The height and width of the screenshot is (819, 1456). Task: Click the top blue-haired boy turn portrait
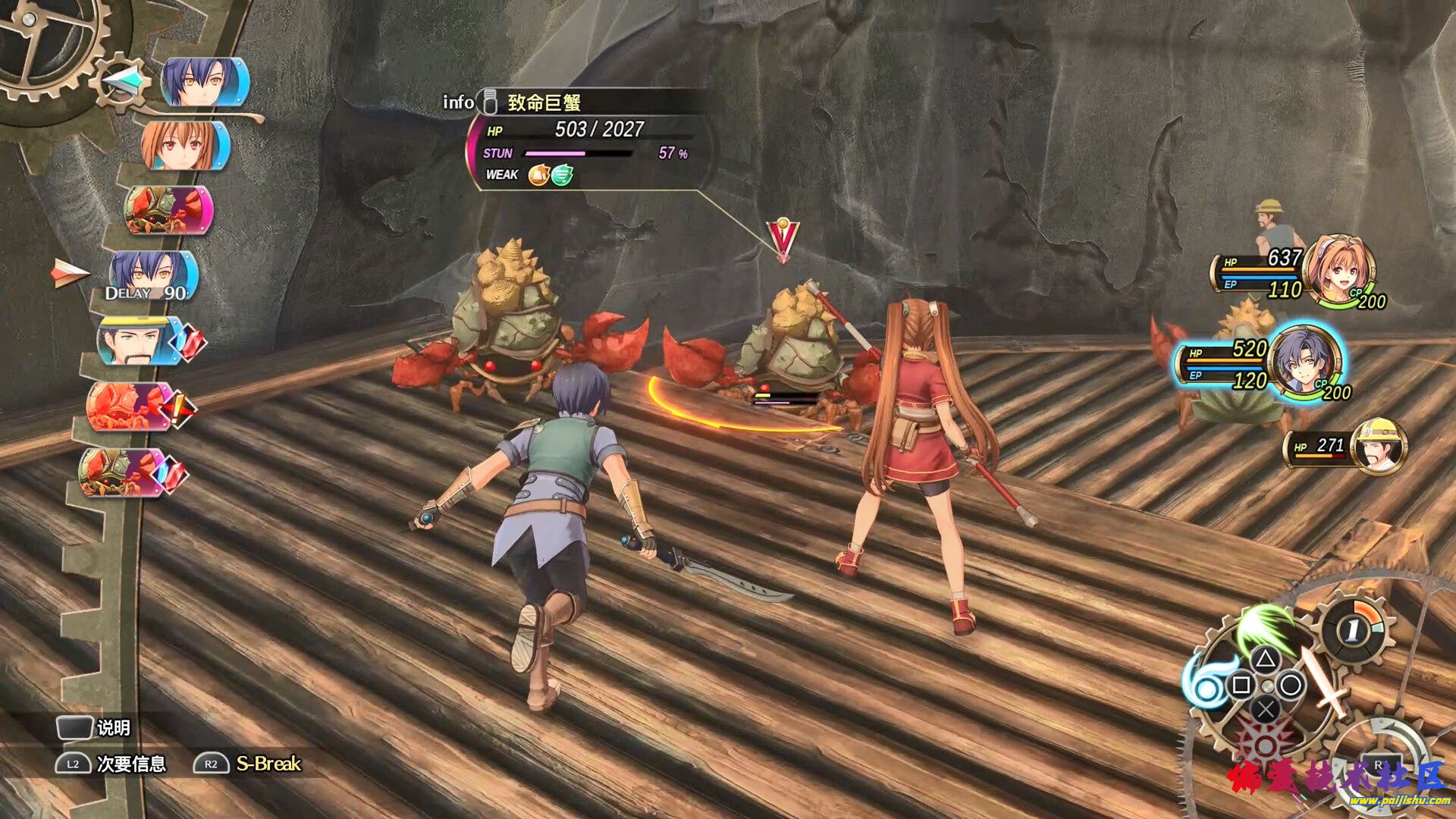pyautogui.click(x=204, y=82)
